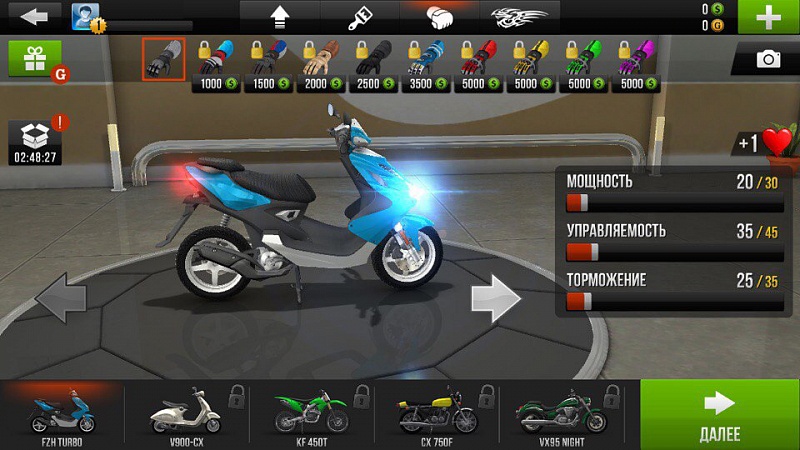
Task: Take a photo with the camera button
Action: click(x=767, y=60)
